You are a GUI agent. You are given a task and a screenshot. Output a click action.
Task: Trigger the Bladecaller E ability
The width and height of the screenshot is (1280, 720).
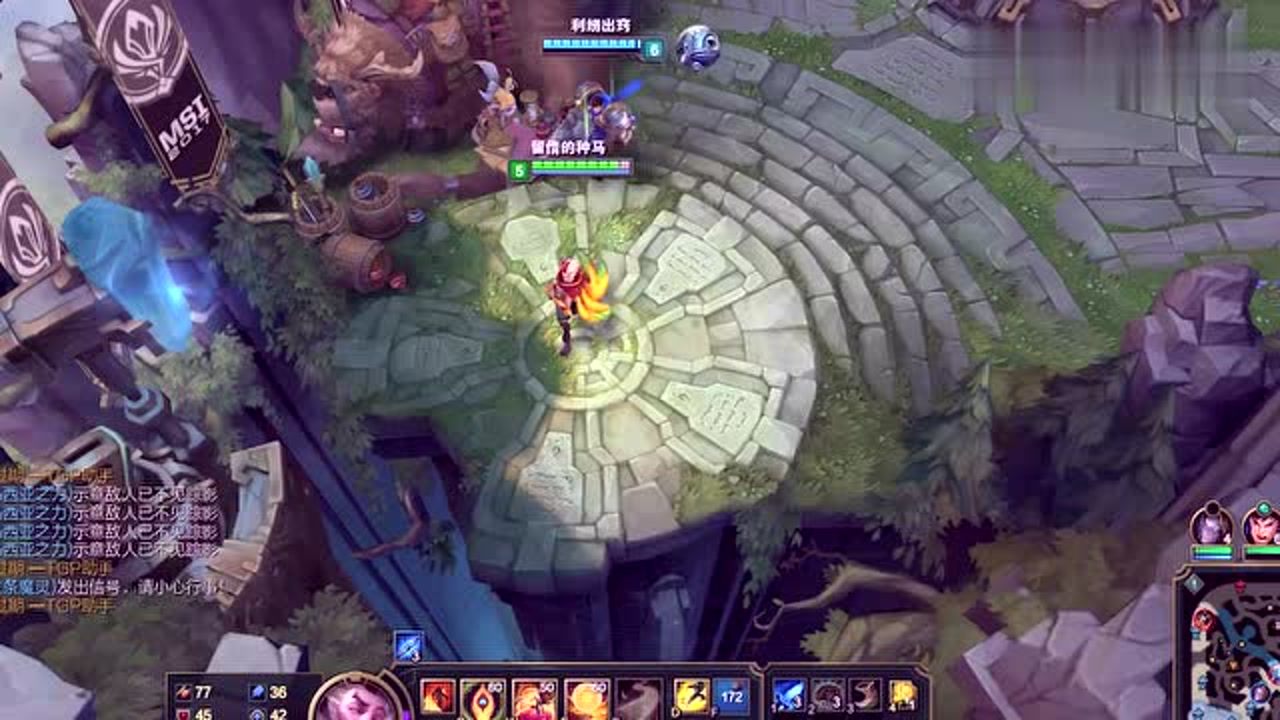586,698
